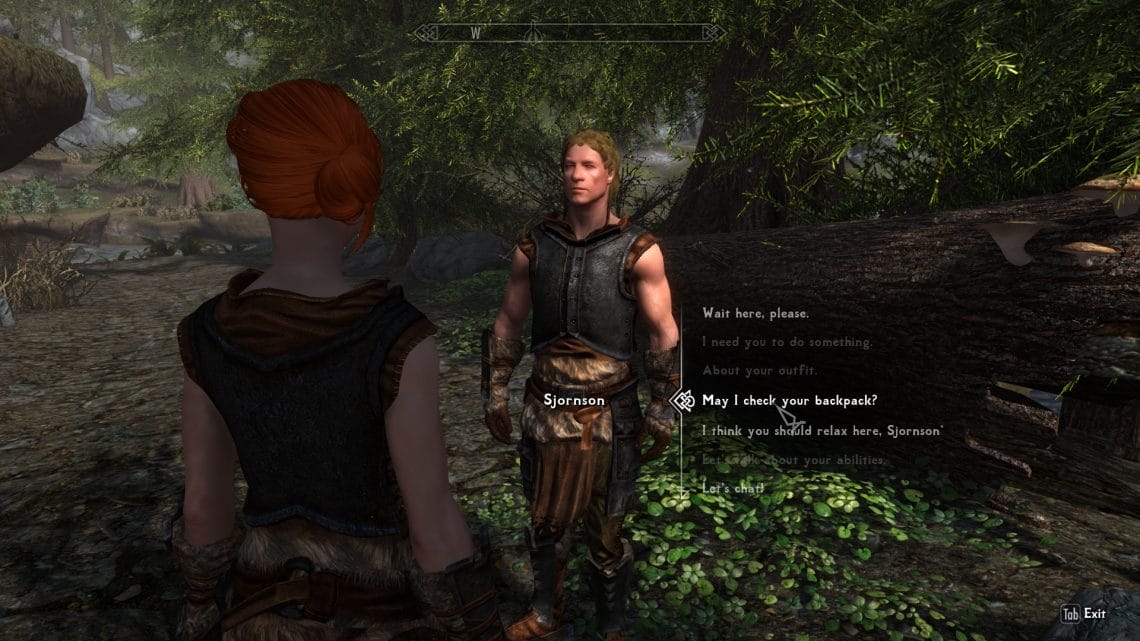Choose the "Wait here, please." dialogue option
Screen dimensions: 1140x641
click(755, 313)
